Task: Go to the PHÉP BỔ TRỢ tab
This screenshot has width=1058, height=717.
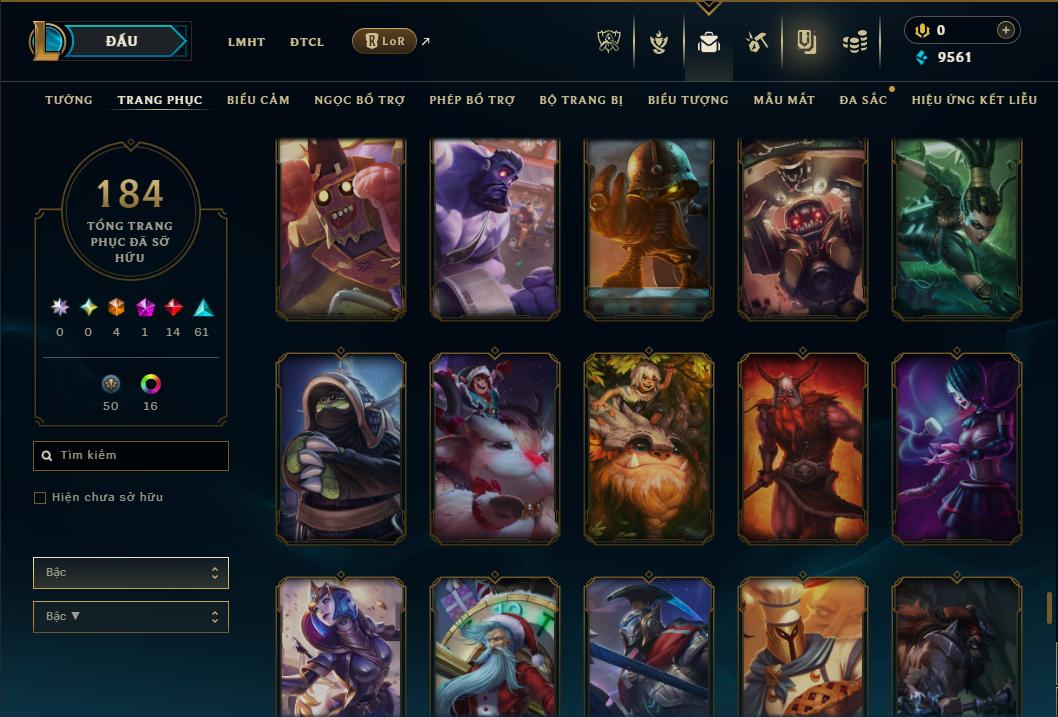Action: pyautogui.click(x=472, y=100)
